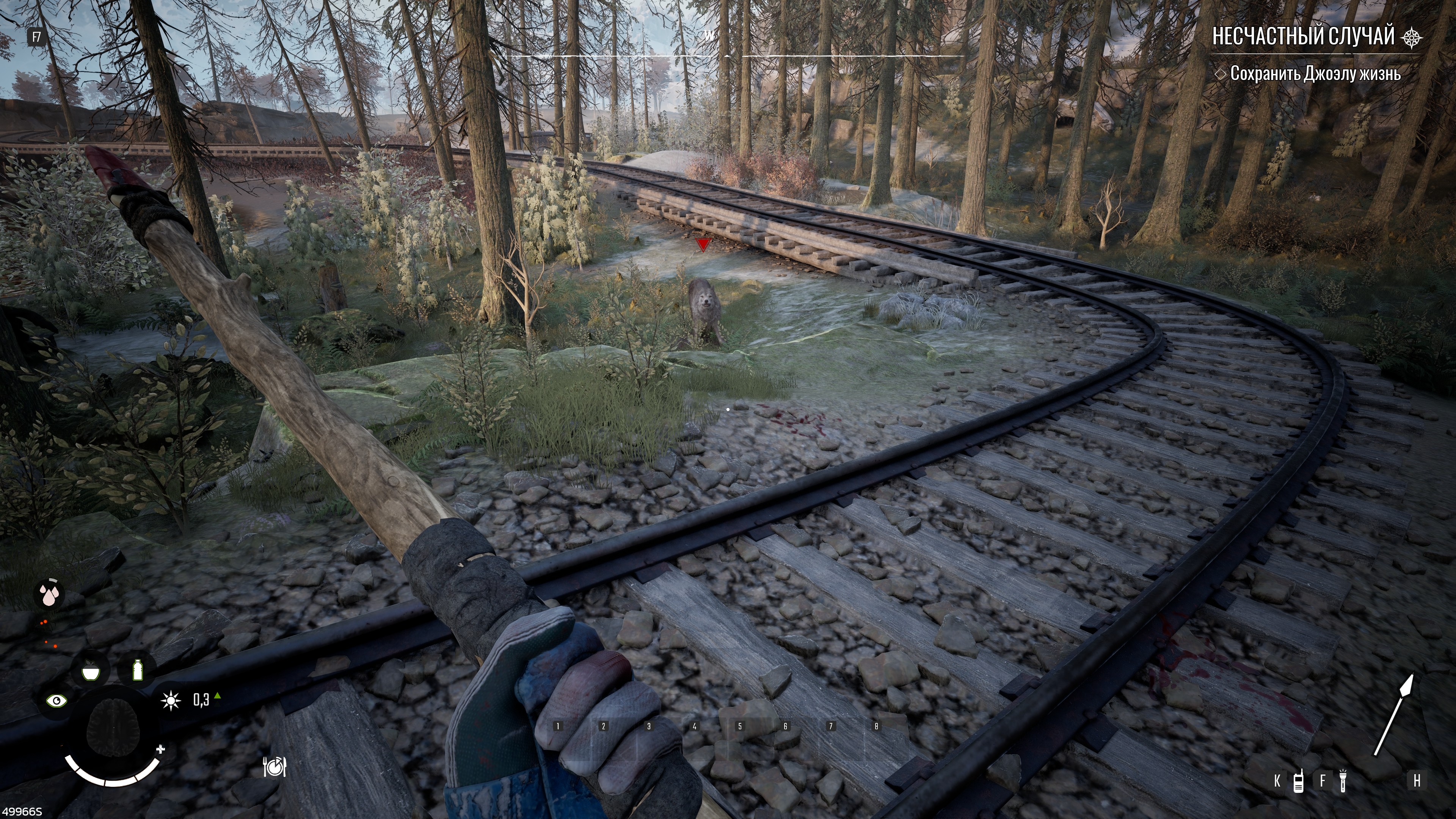This screenshot has height=819, width=1456.
Task: Activate the walkie-talkie icon
Action: tap(1299, 781)
